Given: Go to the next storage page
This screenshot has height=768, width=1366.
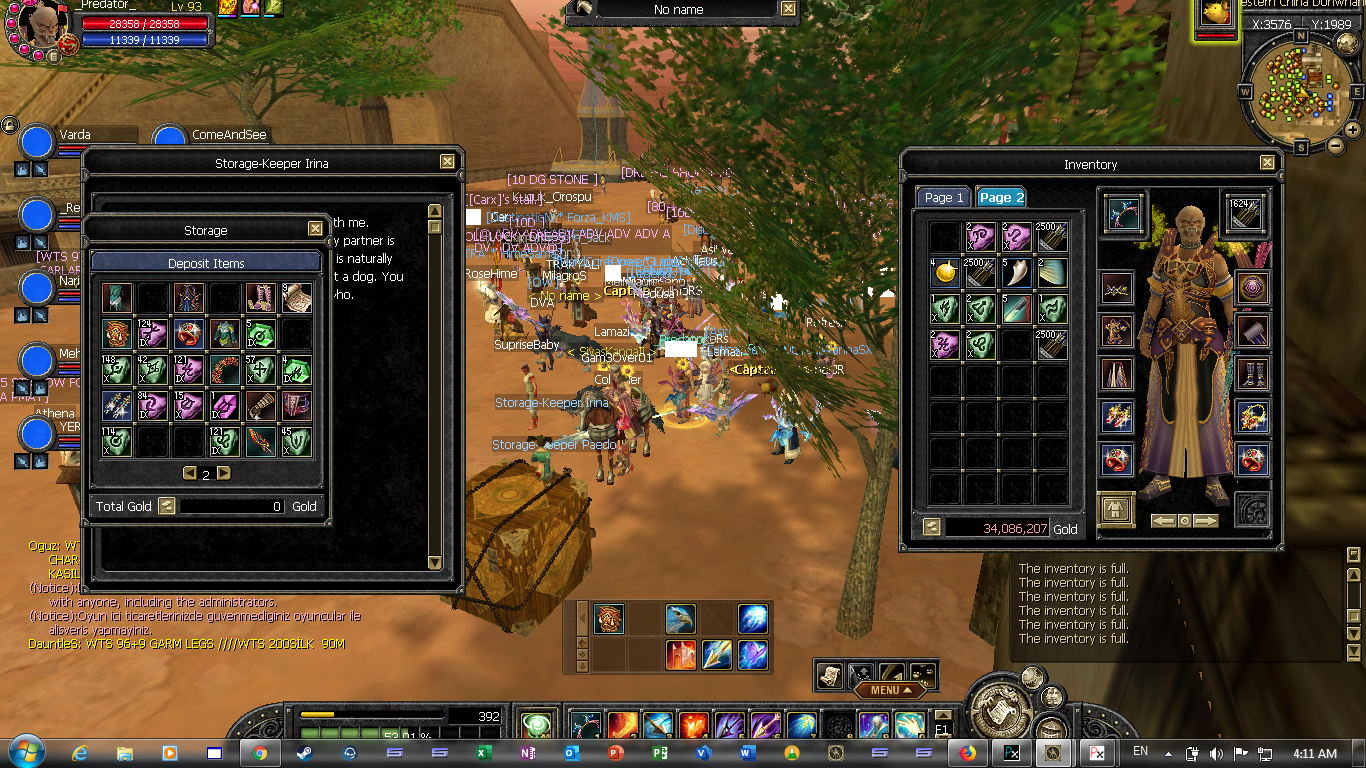Looking at the screenshot, I should click(x=224, y=473).
